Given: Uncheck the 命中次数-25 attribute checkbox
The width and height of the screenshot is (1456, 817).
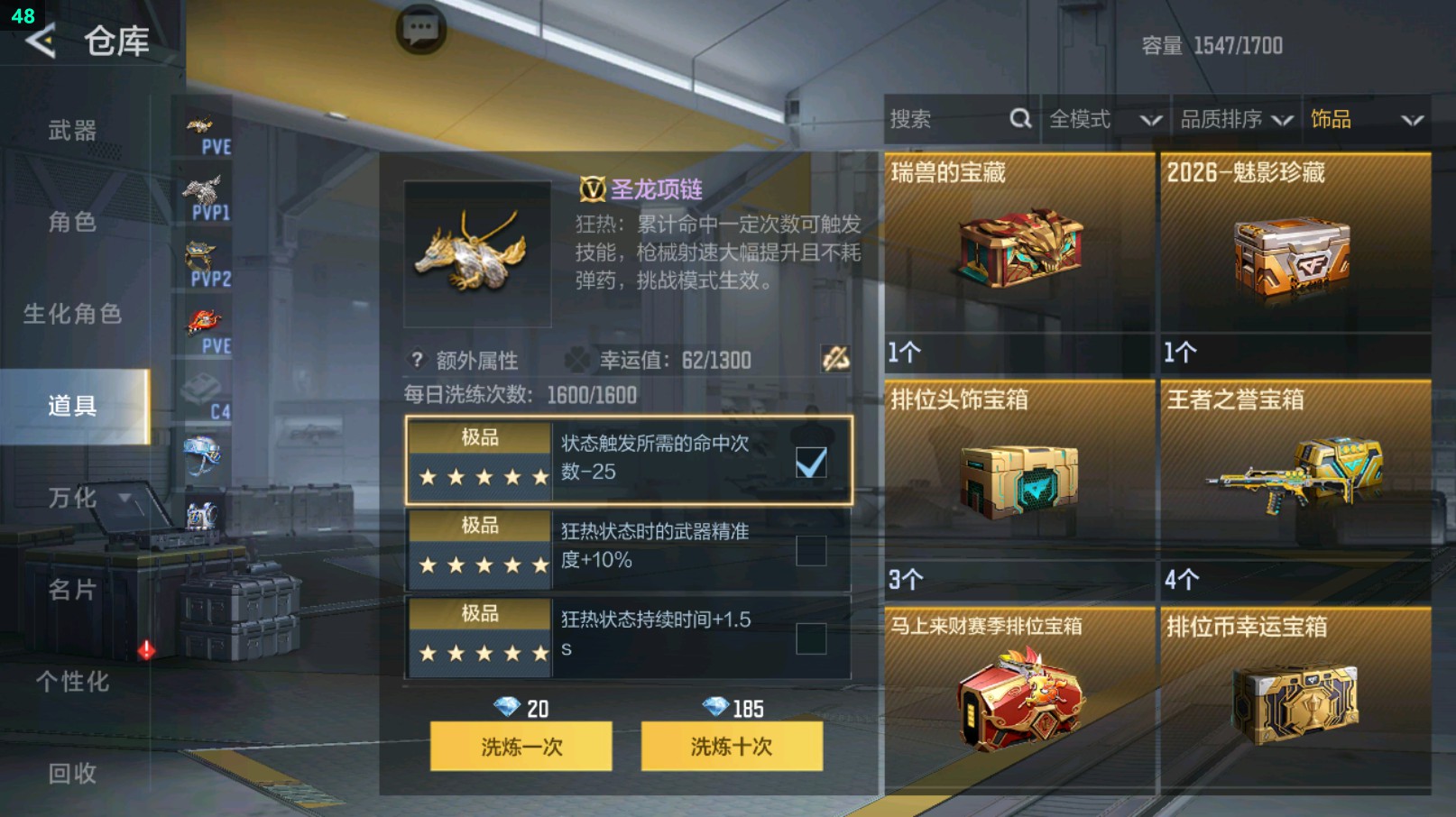Looking at the screenshot, I should click(x=811, y=462).
